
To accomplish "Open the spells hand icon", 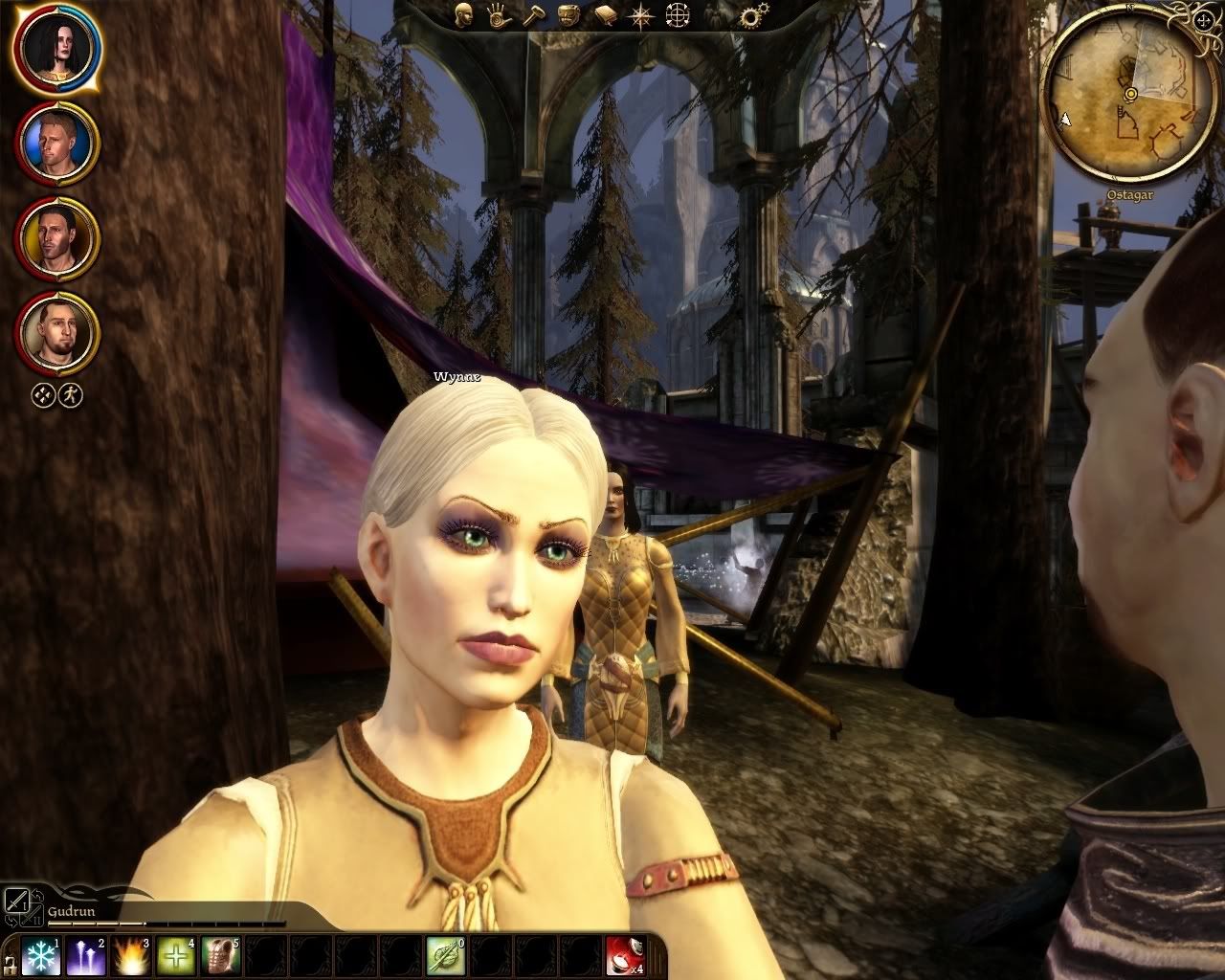I will click(497, 14).
